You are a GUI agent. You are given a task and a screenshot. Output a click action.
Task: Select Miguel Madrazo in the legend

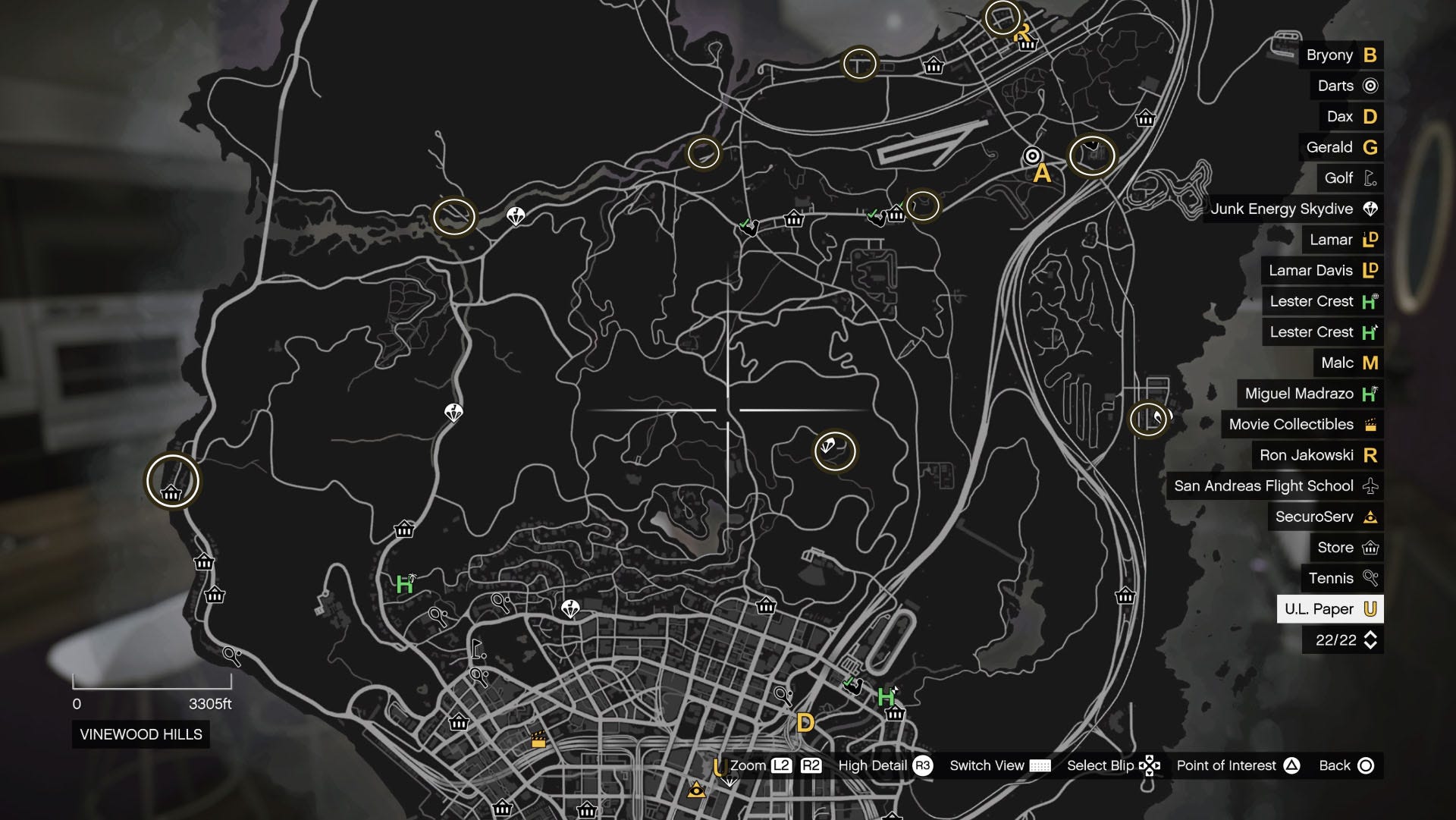[x=1310, y=394]
